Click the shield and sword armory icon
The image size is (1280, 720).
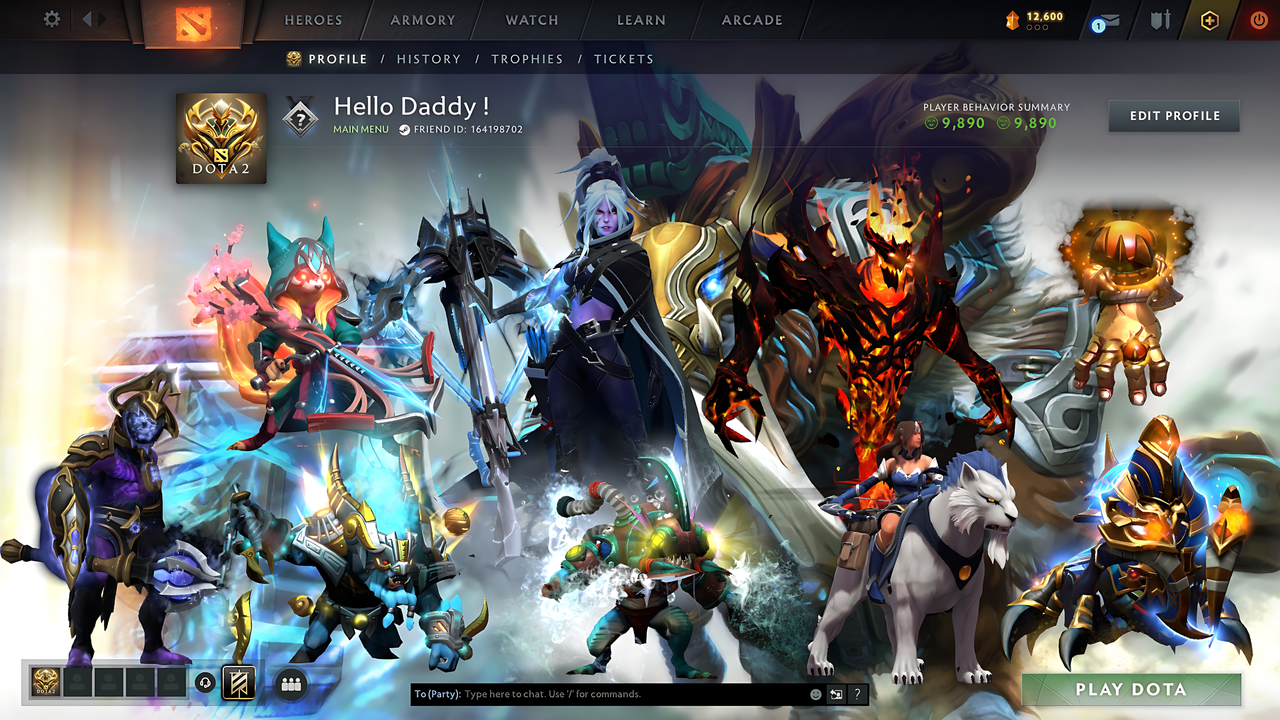point(1163,19)
